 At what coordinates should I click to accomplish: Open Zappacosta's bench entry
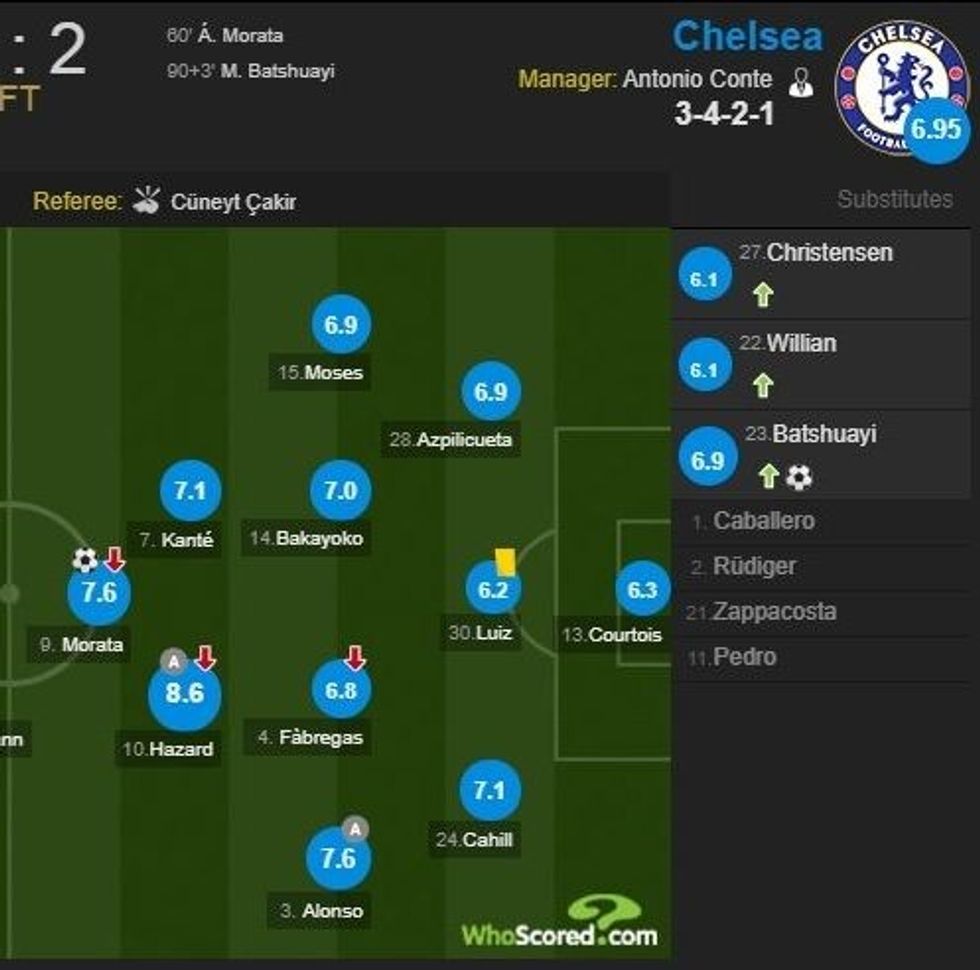pyautogui.click(x=773, y=611)
